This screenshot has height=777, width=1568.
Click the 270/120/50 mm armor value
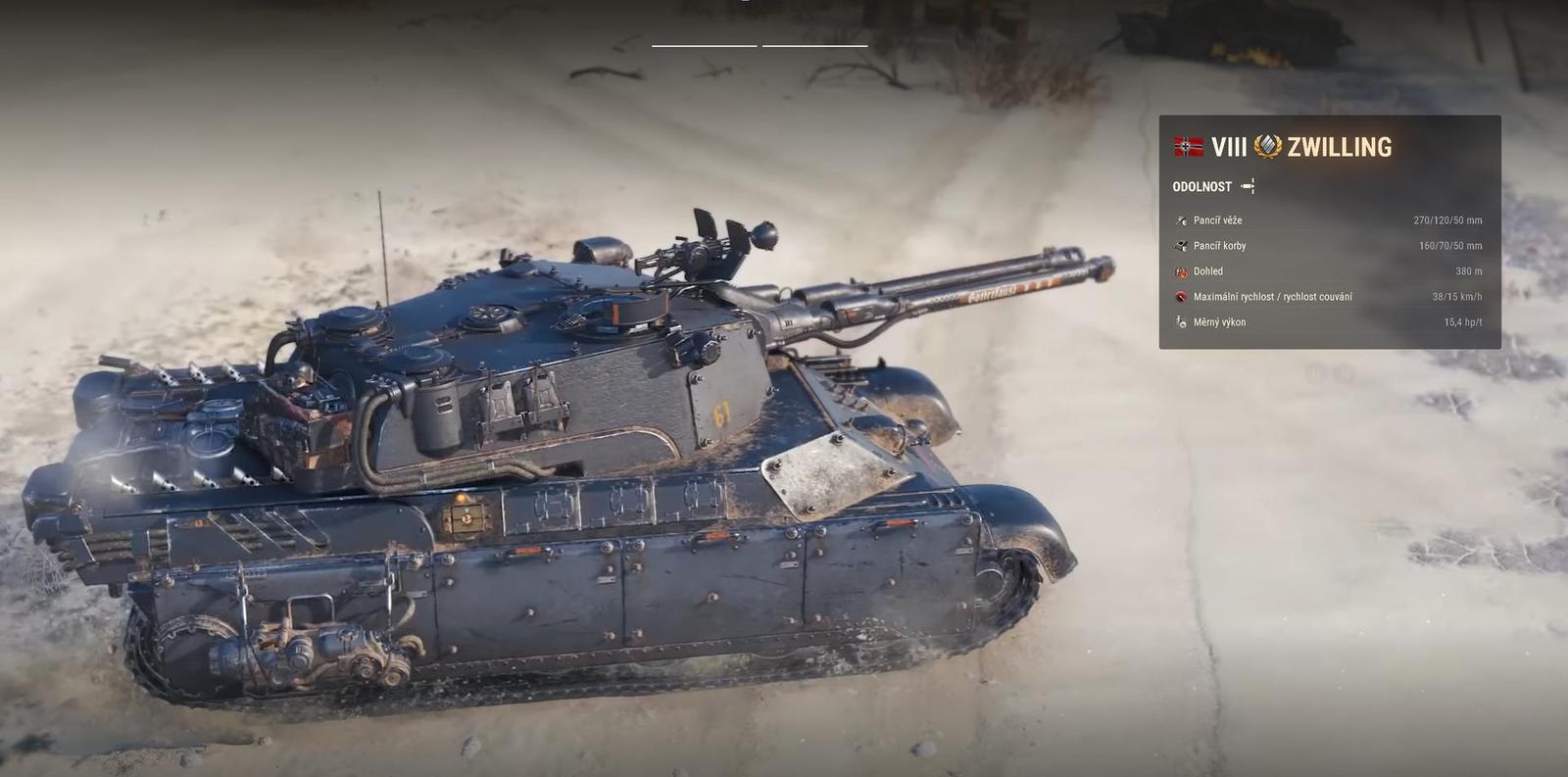1447,219
